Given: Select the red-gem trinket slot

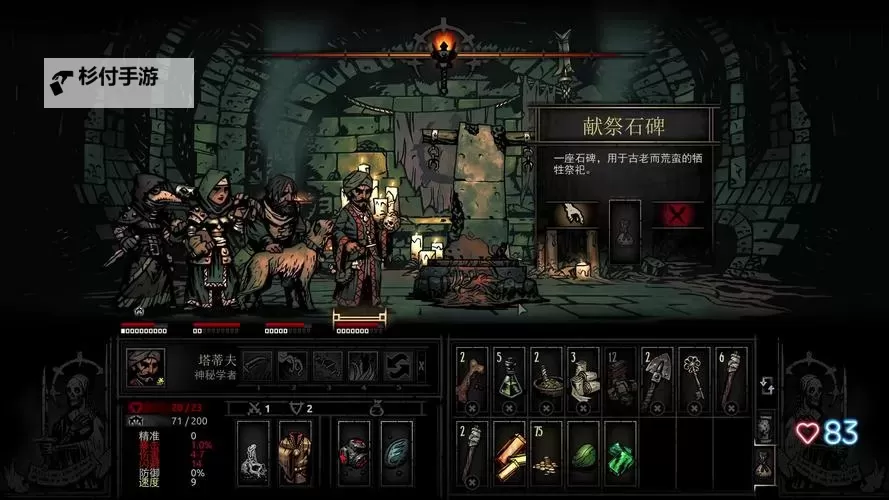Looking at the screenshot, I should [355, 452].
